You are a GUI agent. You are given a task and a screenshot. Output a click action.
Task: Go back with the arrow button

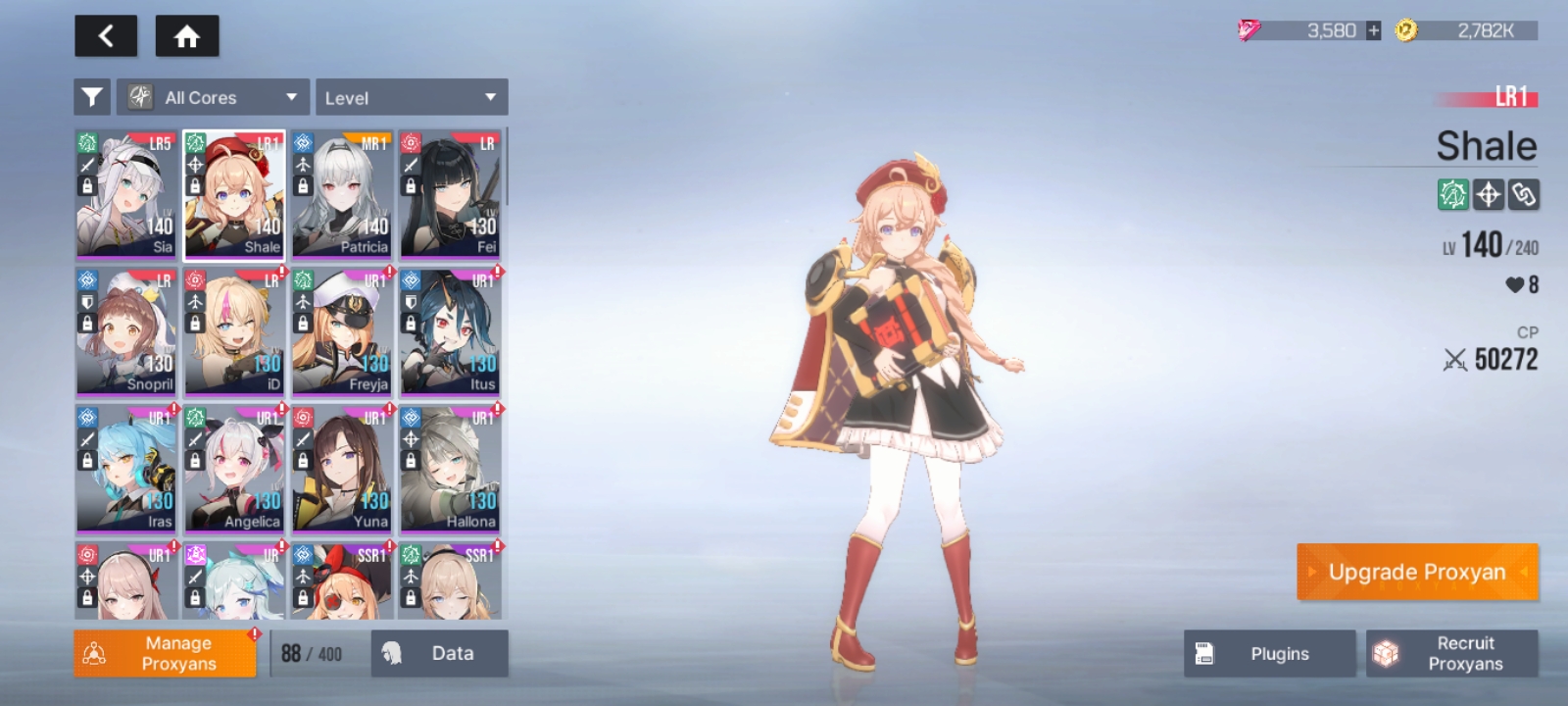pos(106,36)
